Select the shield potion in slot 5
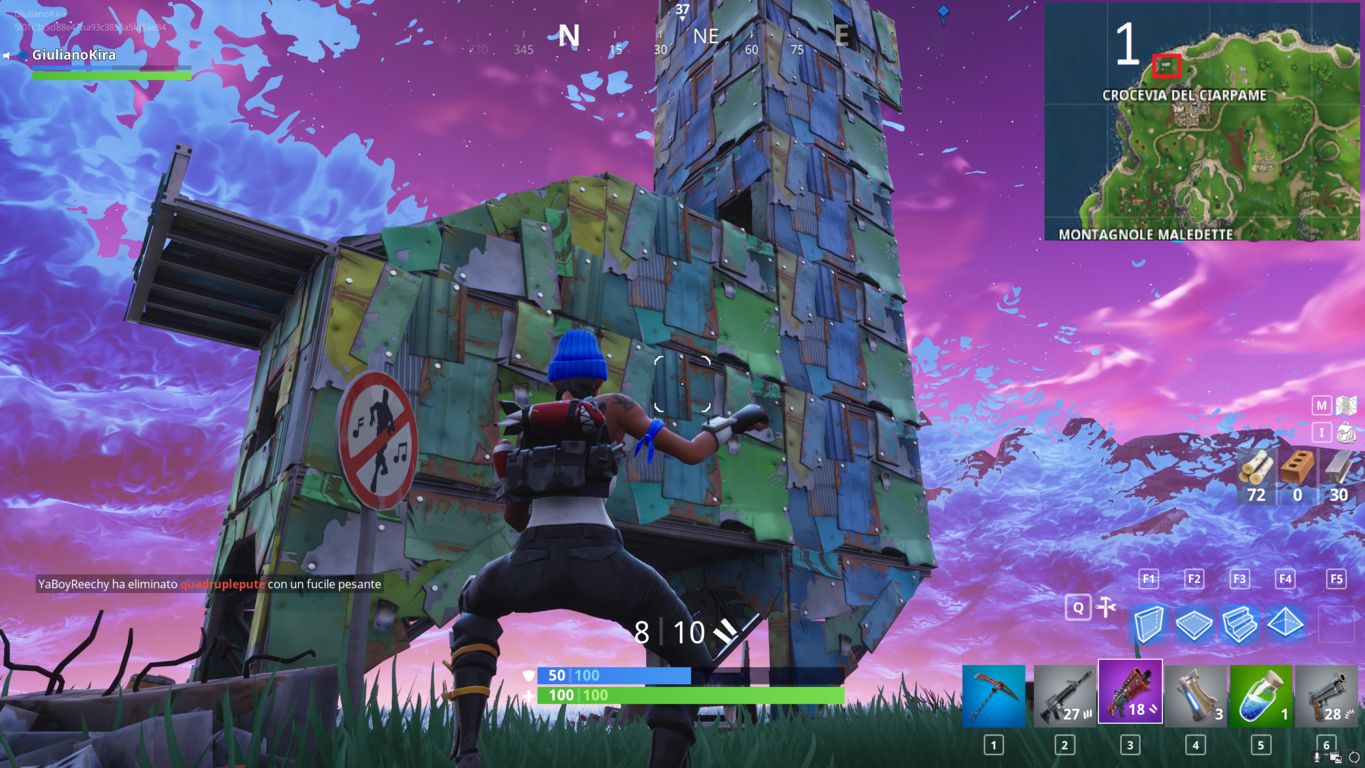The image size is (1365, 768). [x=1259, y=696]
